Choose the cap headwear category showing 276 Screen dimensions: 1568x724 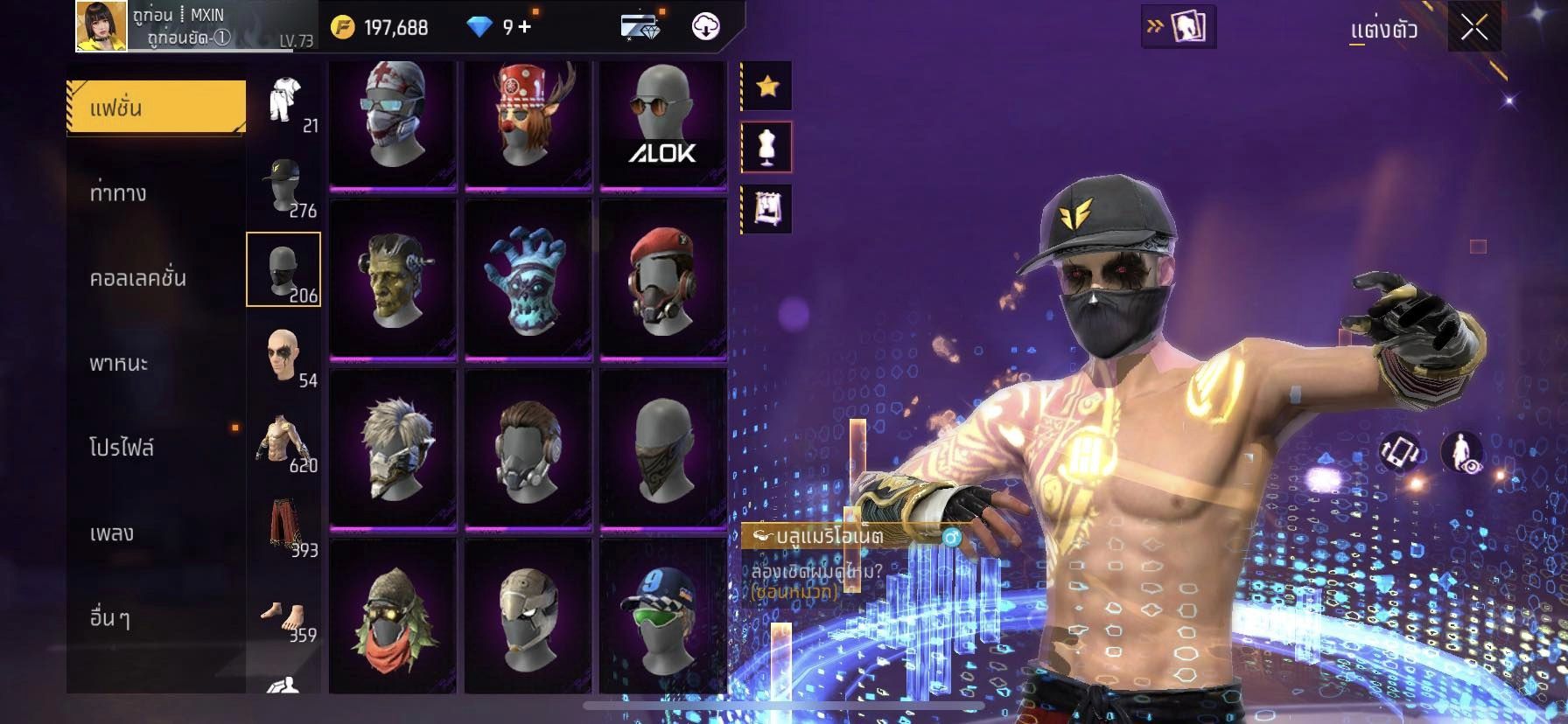pyautogui.click(x=284, y=185)
